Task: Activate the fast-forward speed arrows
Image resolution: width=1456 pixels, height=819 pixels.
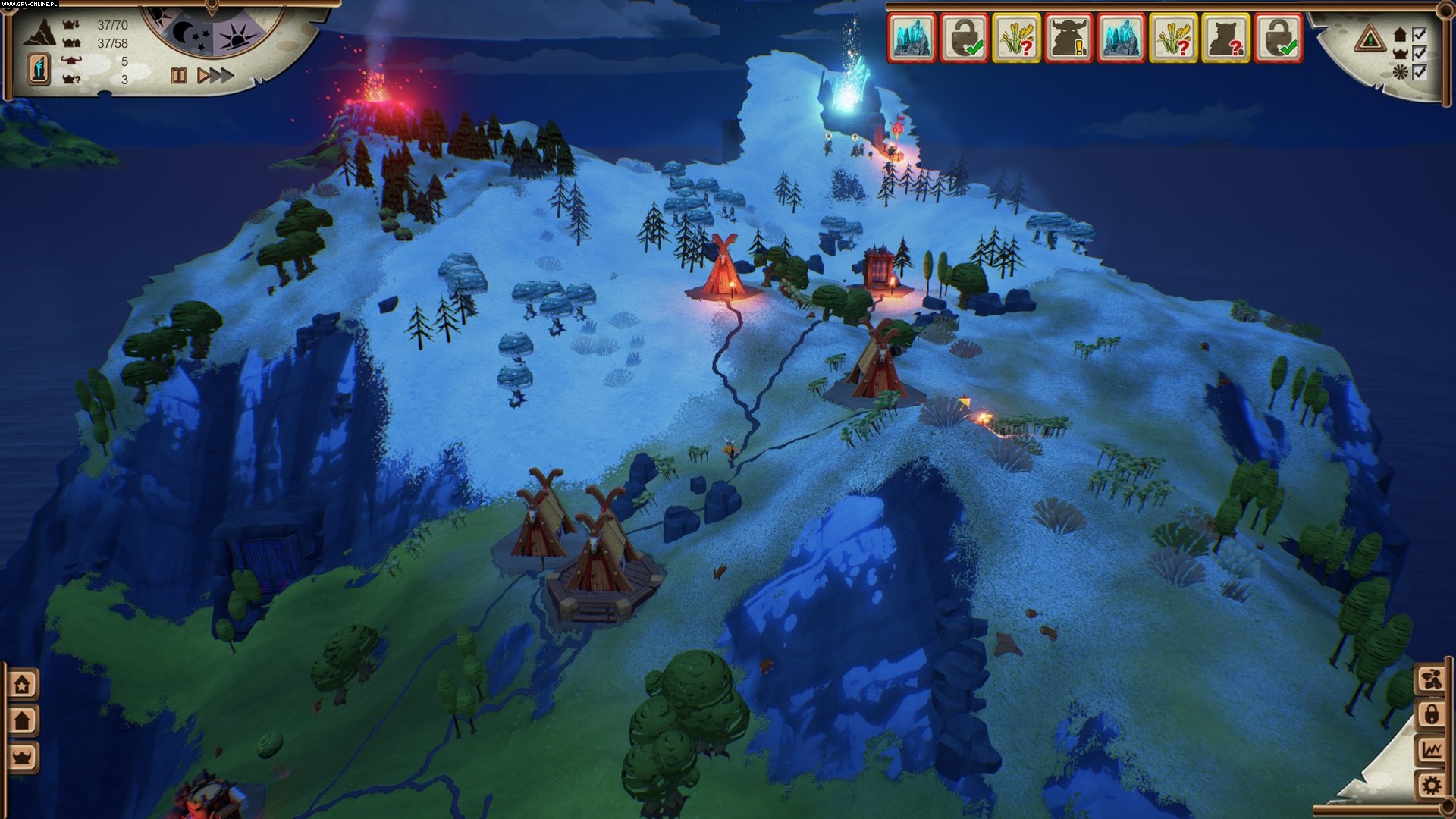Action: [221, 76]
